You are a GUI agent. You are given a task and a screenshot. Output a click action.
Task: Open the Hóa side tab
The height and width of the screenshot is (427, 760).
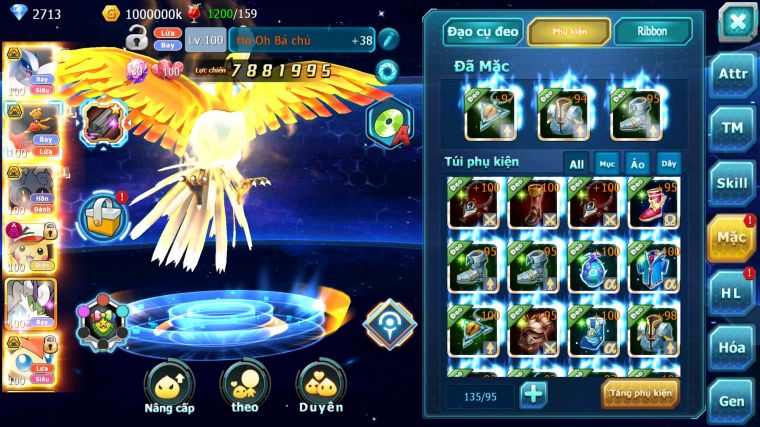(732, 347)
